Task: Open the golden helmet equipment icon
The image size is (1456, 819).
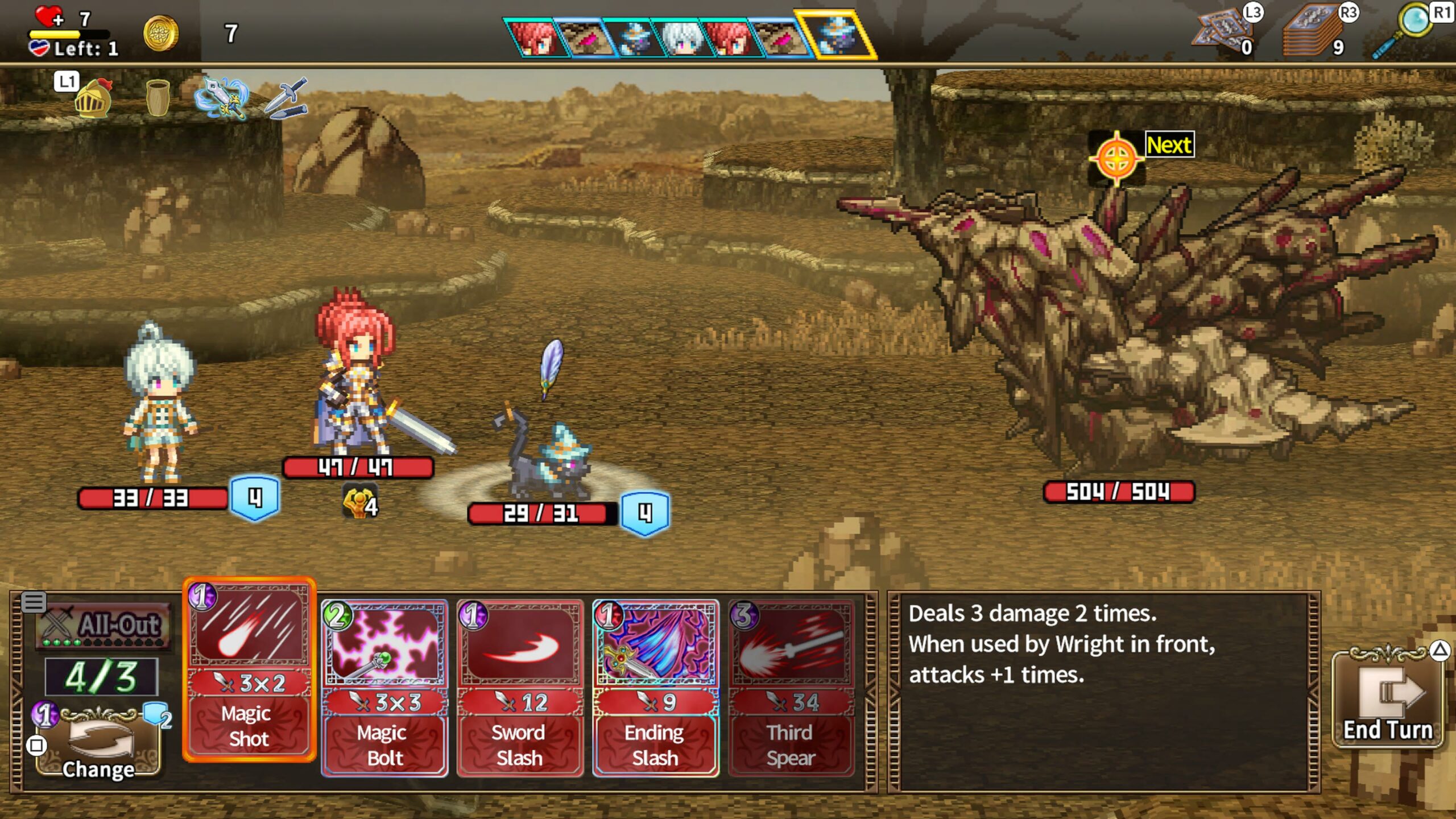Action: coord(93,98)
